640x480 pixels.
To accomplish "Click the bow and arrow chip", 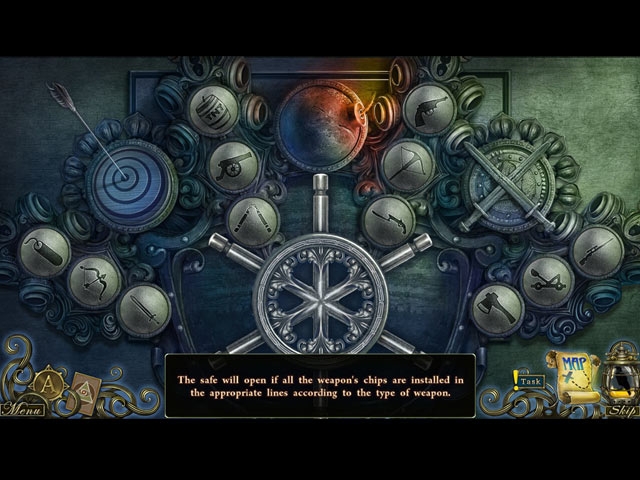I will [x=94, y=278].
